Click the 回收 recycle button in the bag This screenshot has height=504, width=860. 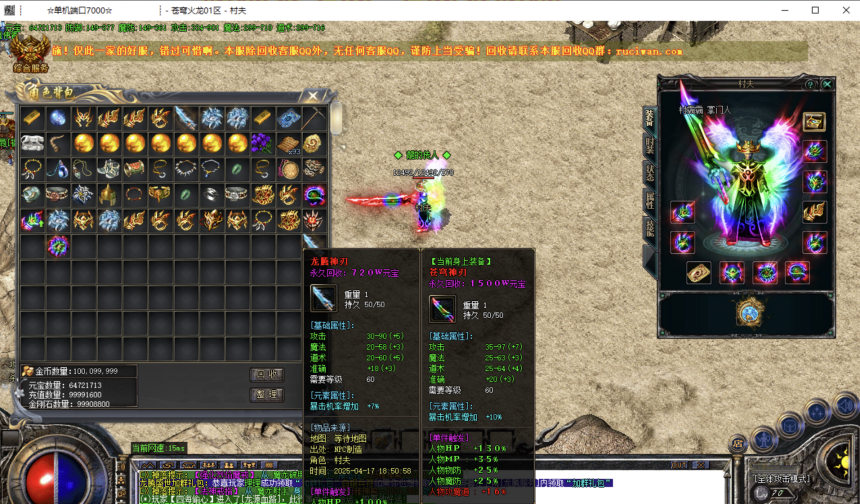[x=265, y=373]
